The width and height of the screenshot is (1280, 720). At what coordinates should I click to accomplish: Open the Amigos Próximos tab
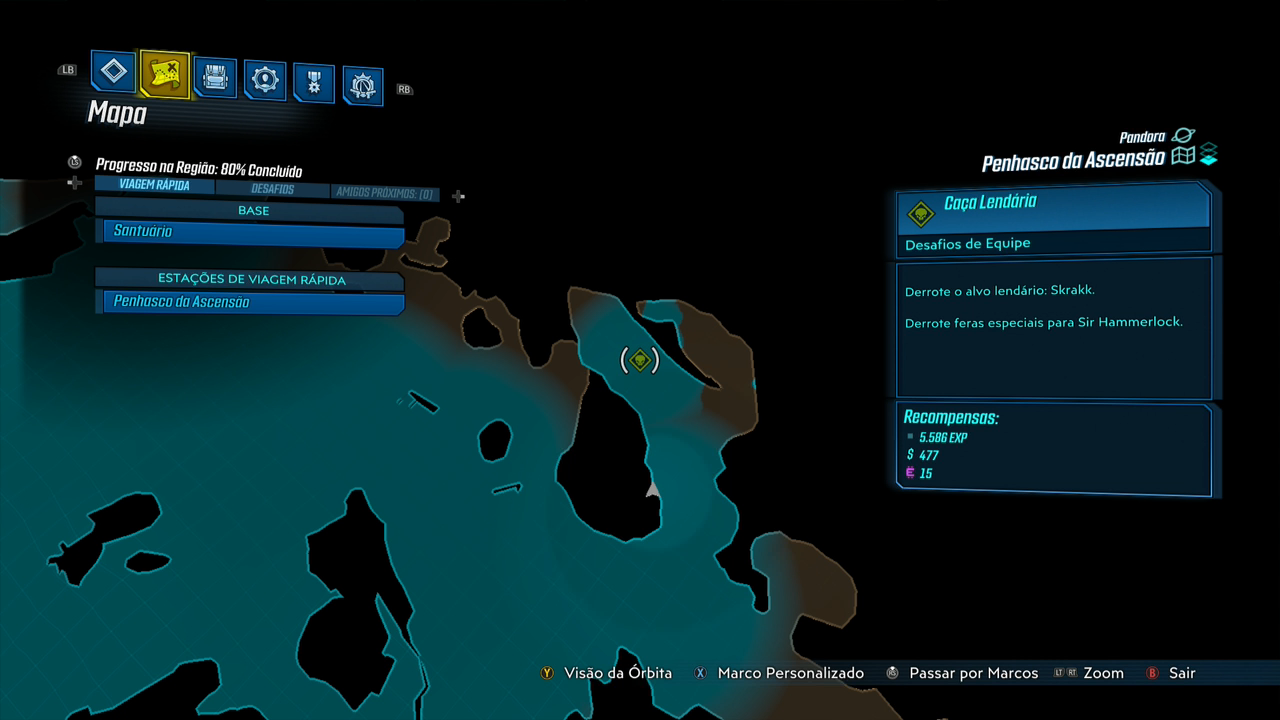(384, 193)
